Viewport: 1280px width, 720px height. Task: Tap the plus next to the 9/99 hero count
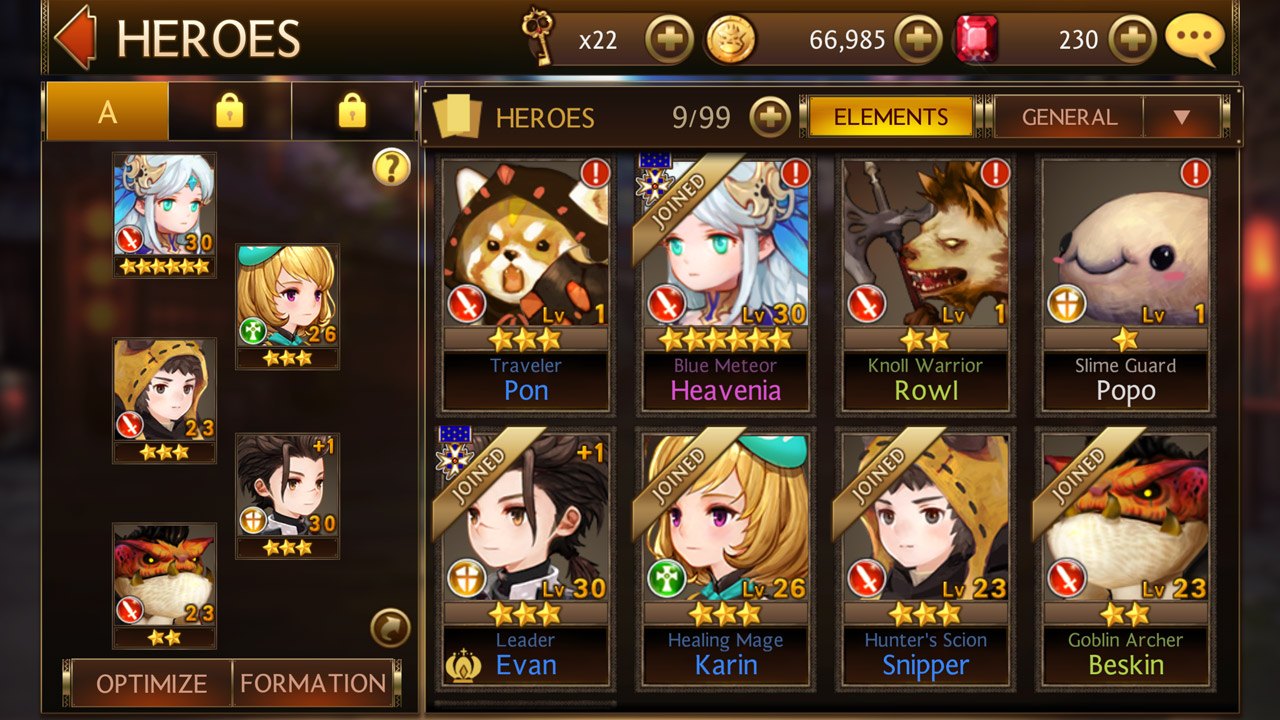[769, 117]
